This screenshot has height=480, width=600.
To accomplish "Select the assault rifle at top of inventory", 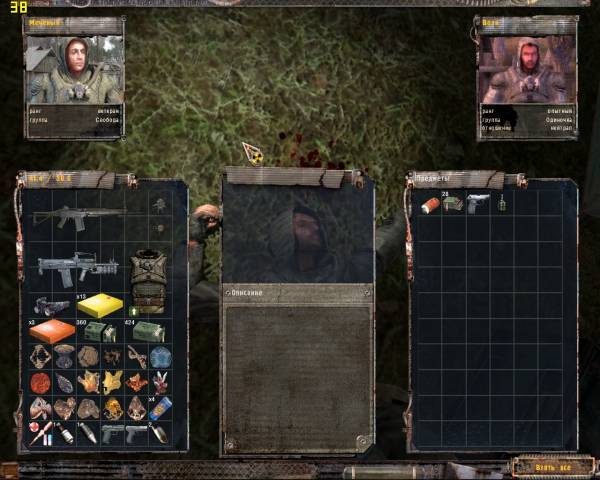I will point(76,216).
